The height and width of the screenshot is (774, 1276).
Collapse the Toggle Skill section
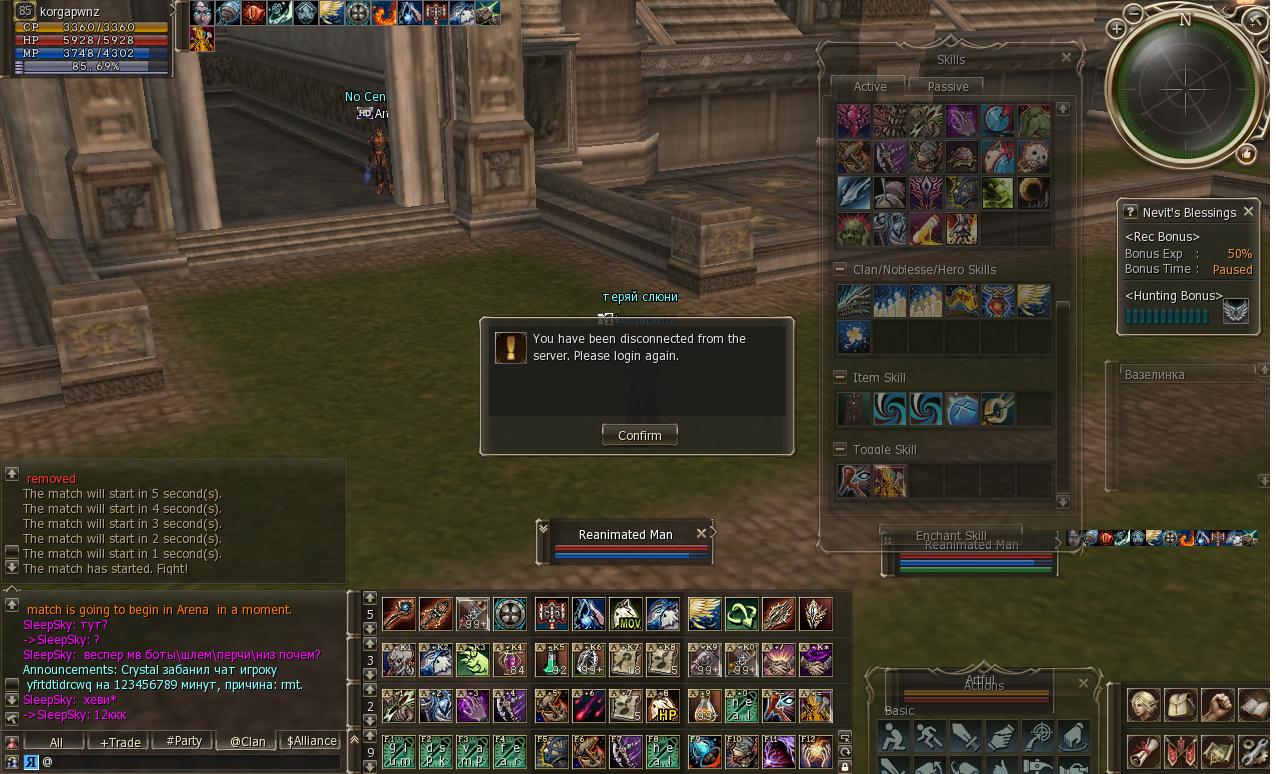840,449
